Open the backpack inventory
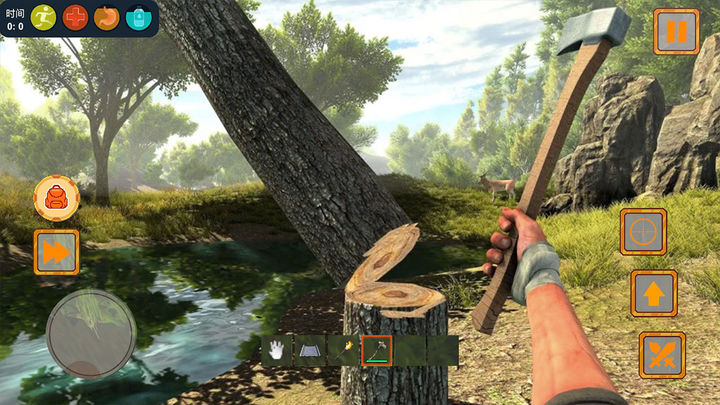Viewport: 720px width, 405px height. point(56,198)
